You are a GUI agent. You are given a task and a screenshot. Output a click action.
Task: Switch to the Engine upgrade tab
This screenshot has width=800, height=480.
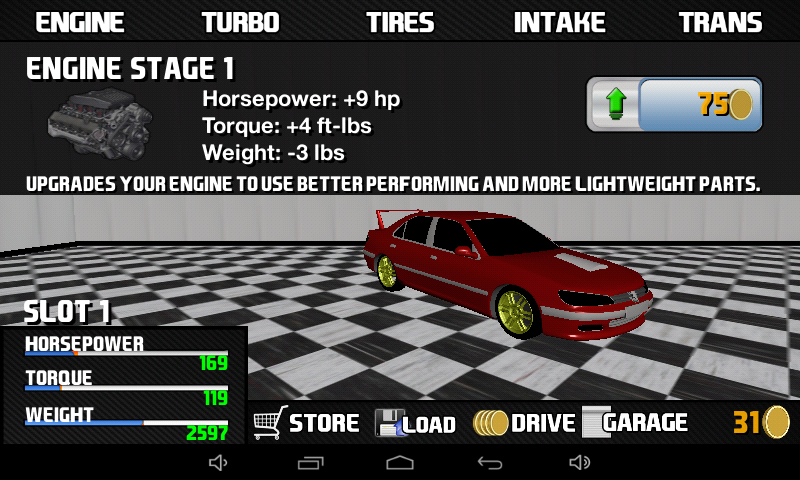tap(80, 22)
